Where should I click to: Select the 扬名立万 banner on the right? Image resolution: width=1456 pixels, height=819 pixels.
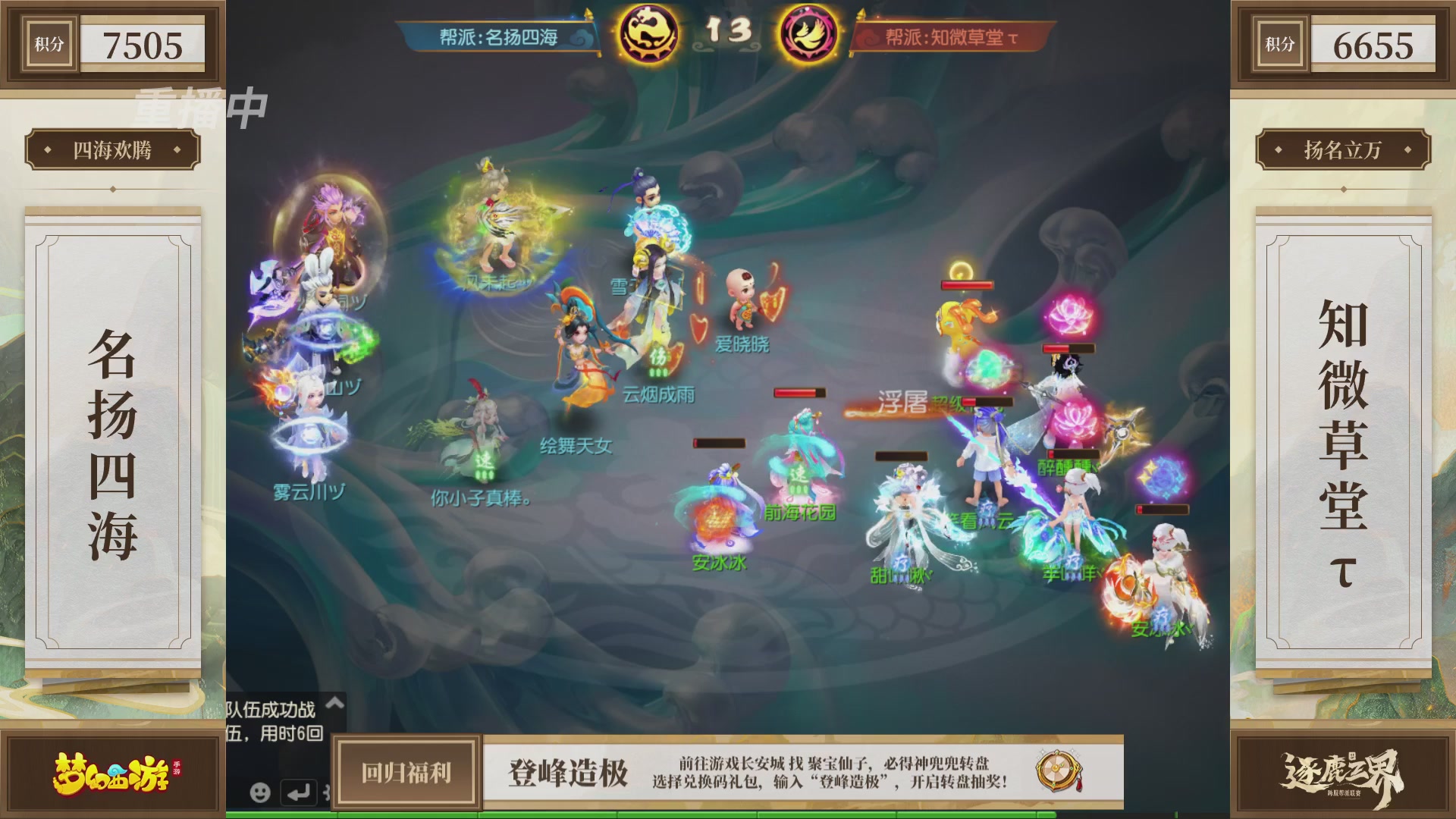point(1341,149)
